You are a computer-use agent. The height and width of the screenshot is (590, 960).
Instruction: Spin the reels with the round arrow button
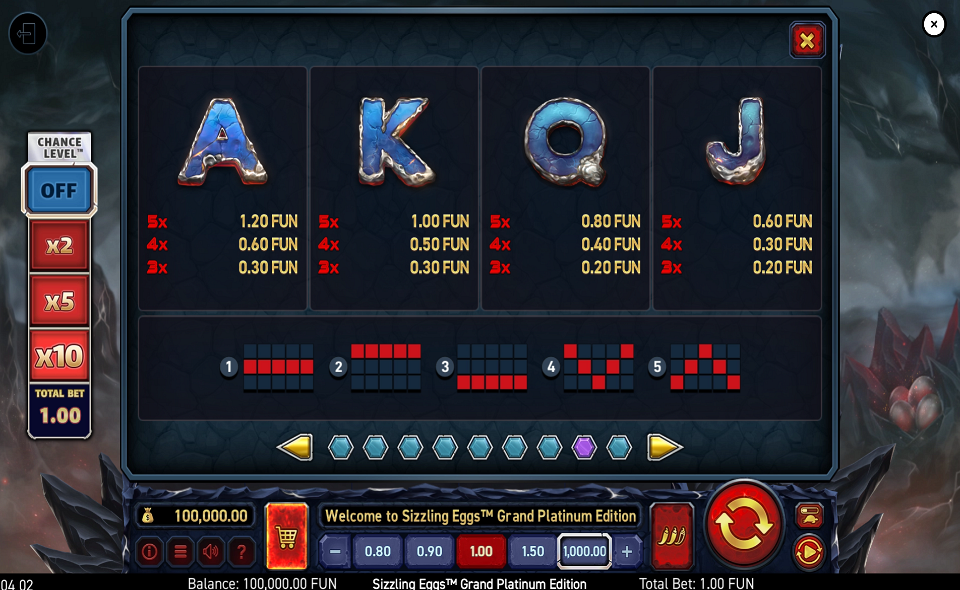click(744, 522)
